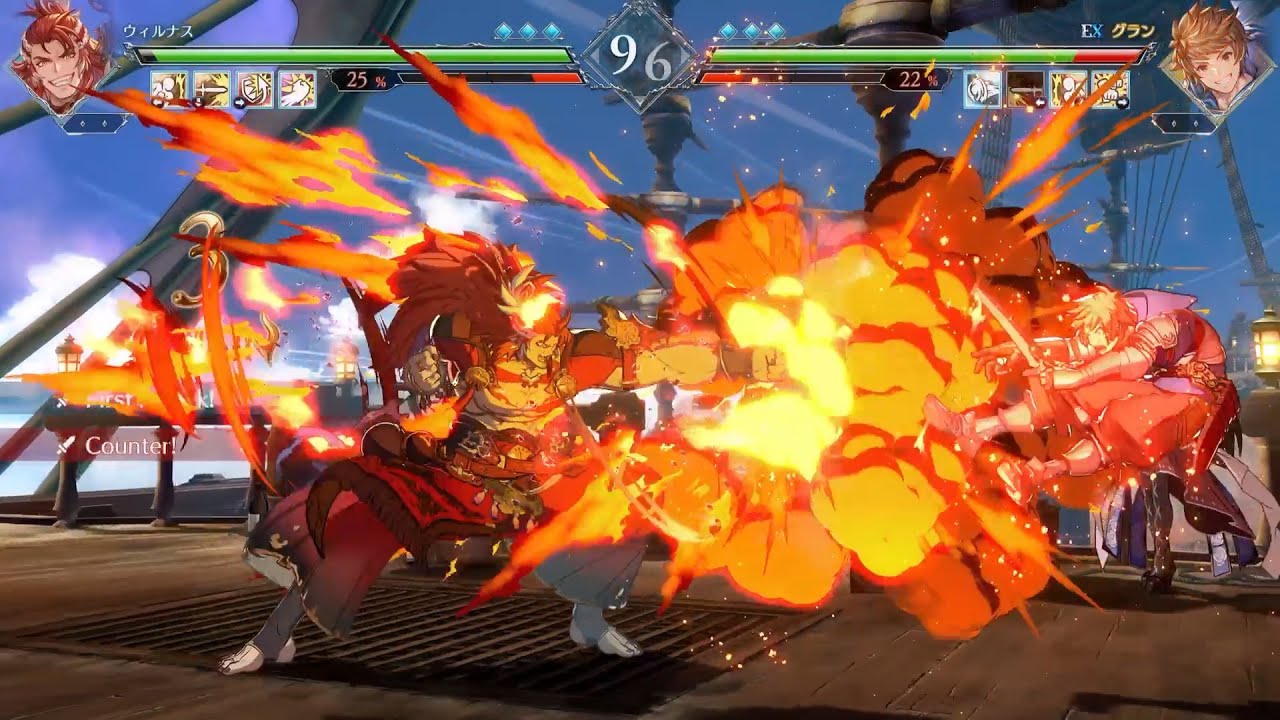Trigger Wilnas's shield with arrow skill icon
This screenshot has height=720, width=1280.
pos(254,89)
